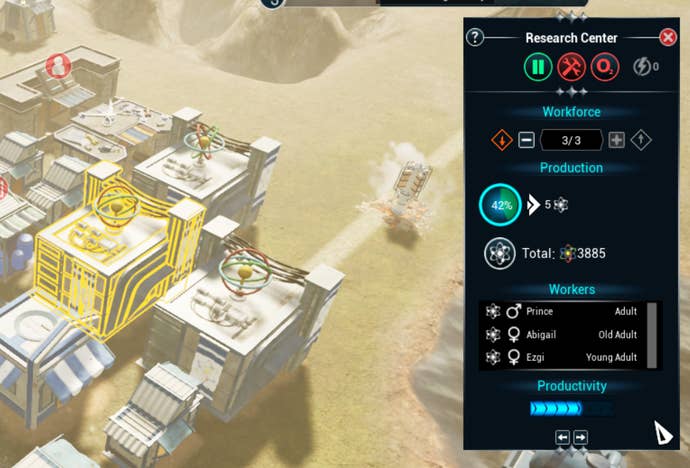The height and width of the screenshot is (468, 690).
Task: Go to next building with right arrow
Action: (581, 437)
